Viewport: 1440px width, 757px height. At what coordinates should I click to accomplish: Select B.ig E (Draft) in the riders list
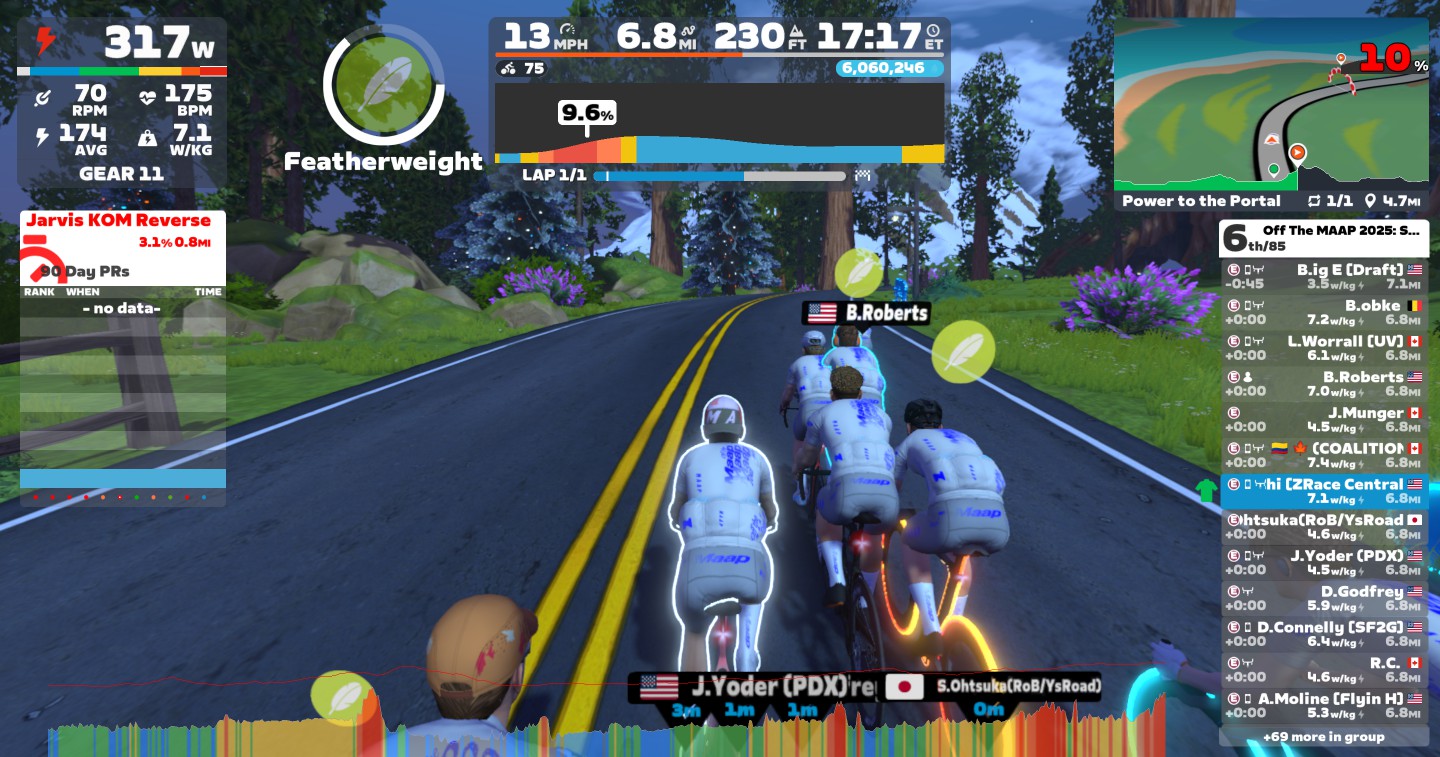(x=1323, y=276)
